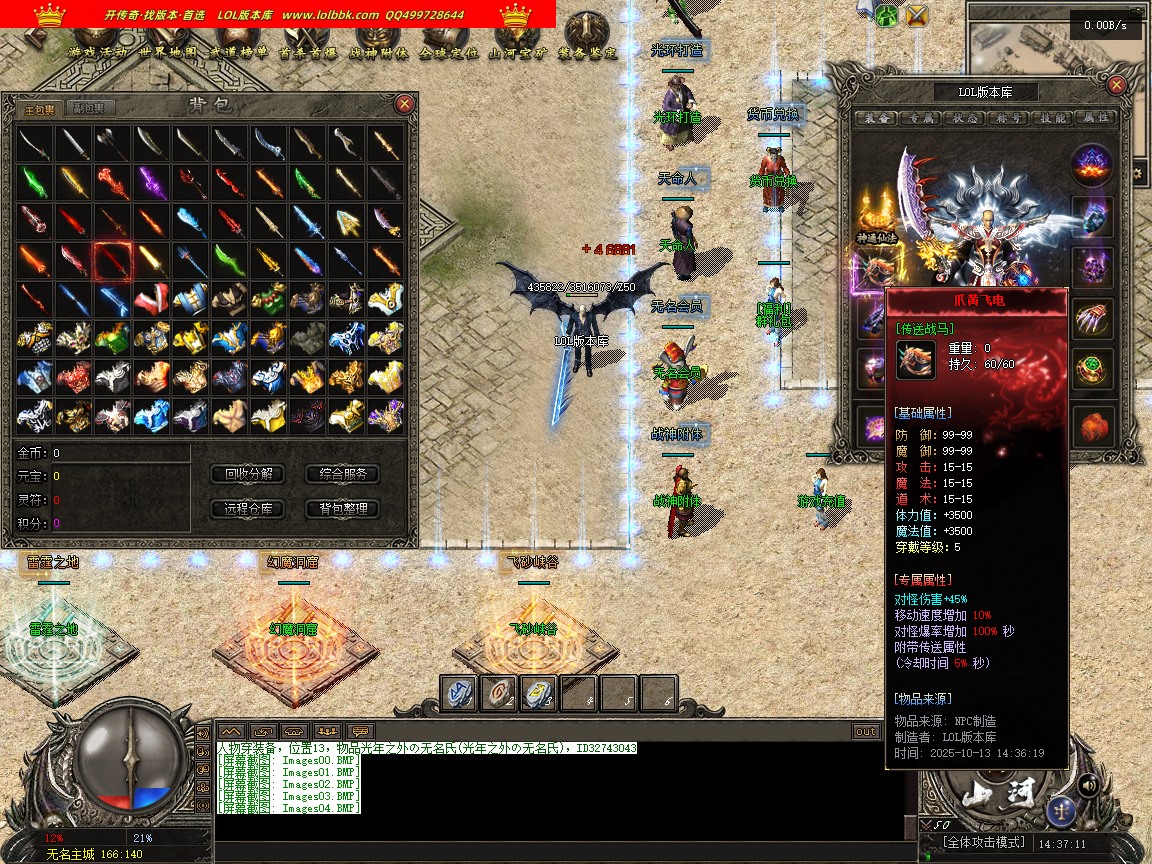Image resolution: width=1152 pixels, height=864 pixels.
Task: Switch to the 副包裹 bag tab
Action: click(x=93, y=108)
